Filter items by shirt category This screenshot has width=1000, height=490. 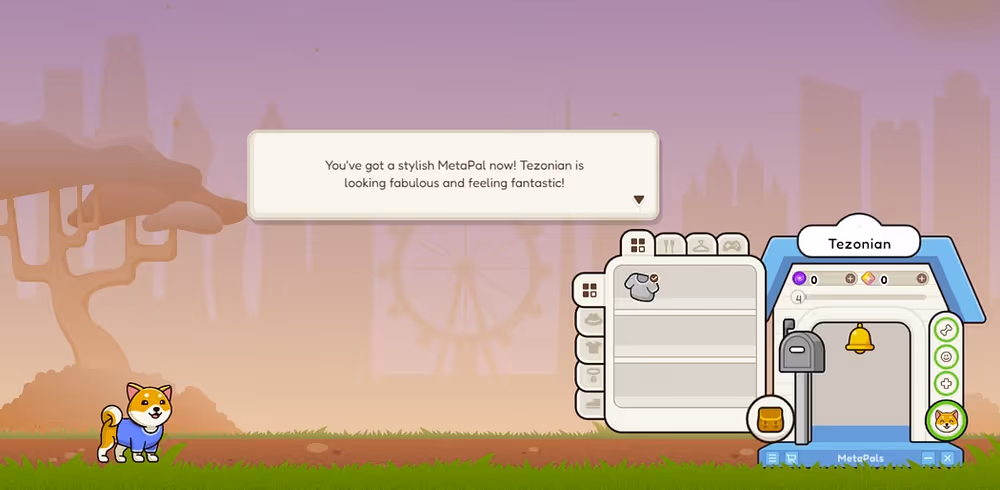pos(590,348)
